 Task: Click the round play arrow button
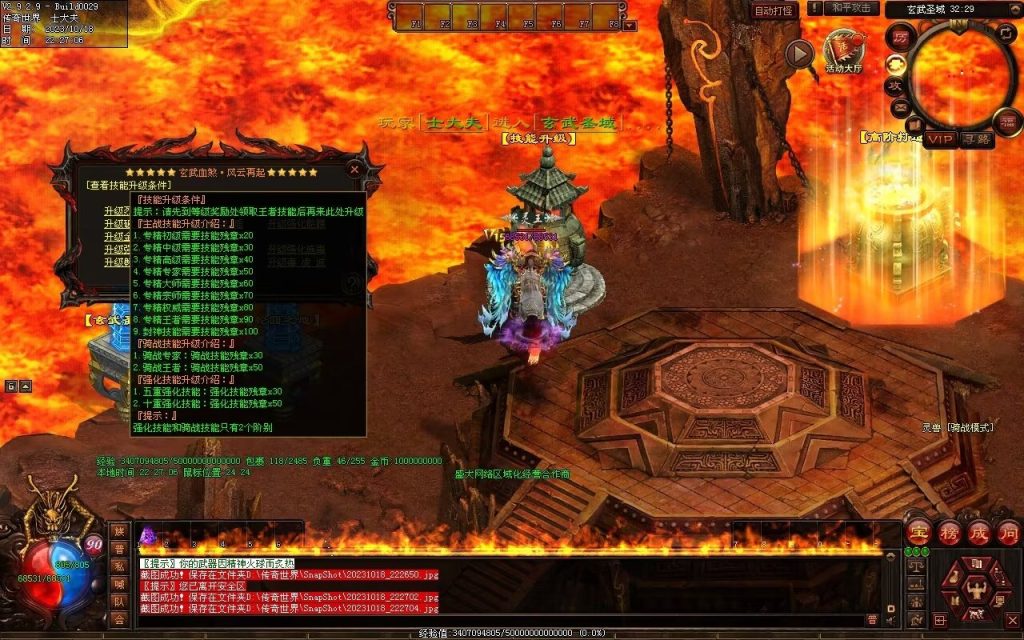(x=799, y=54)
